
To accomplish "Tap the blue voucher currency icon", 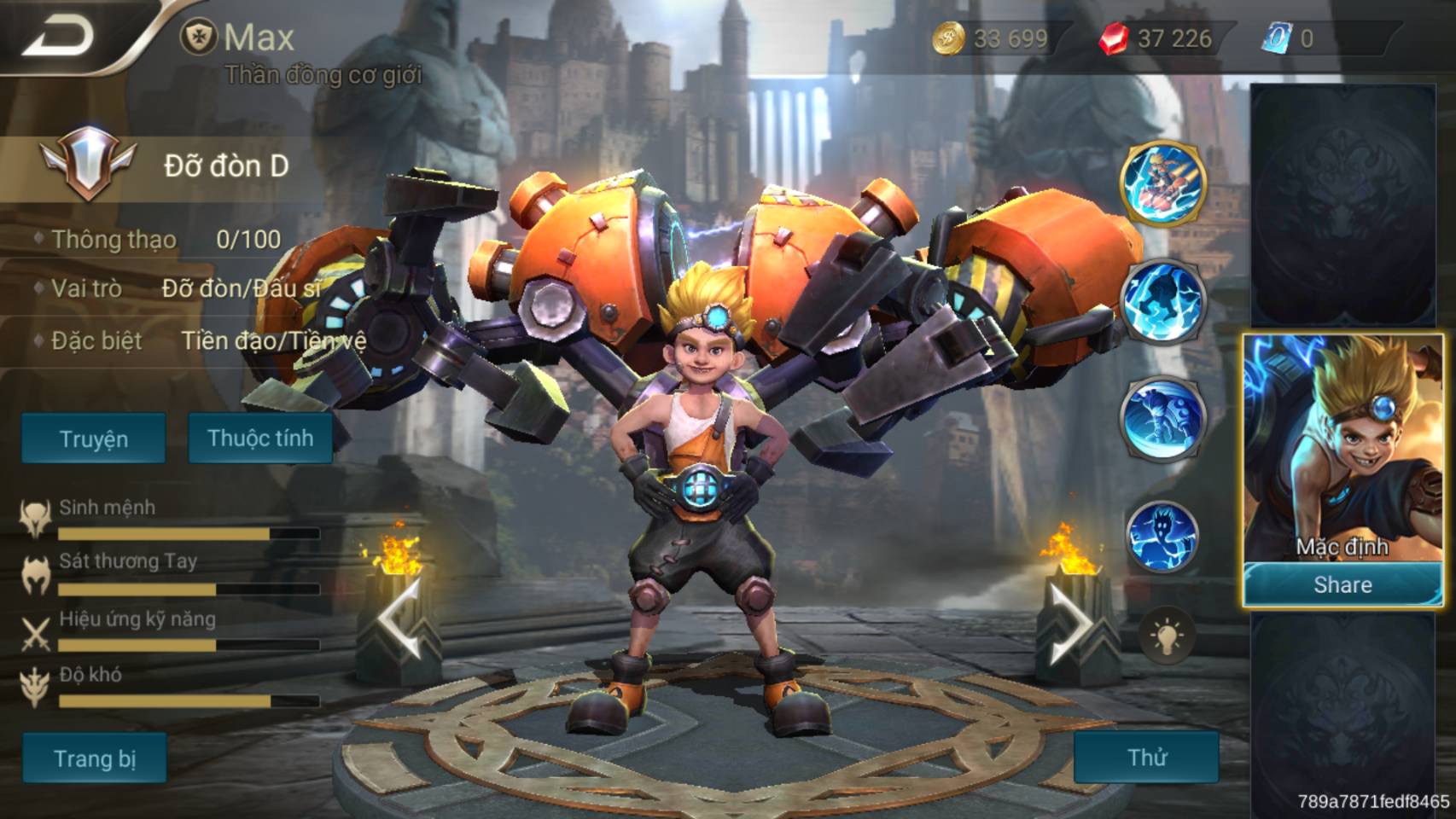I will [1276, 38].
